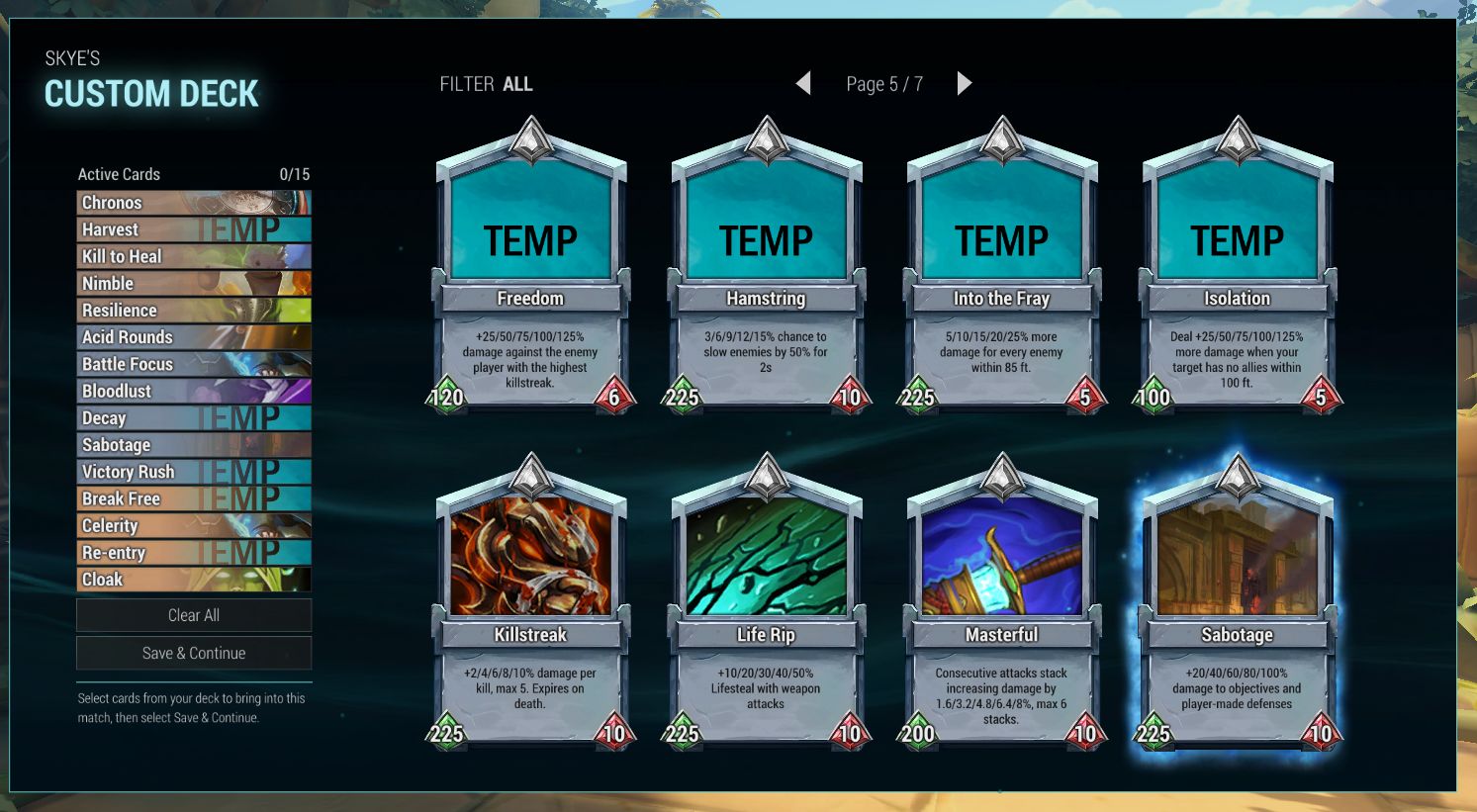Choose the Killstreak card

(x=531, y=603)
